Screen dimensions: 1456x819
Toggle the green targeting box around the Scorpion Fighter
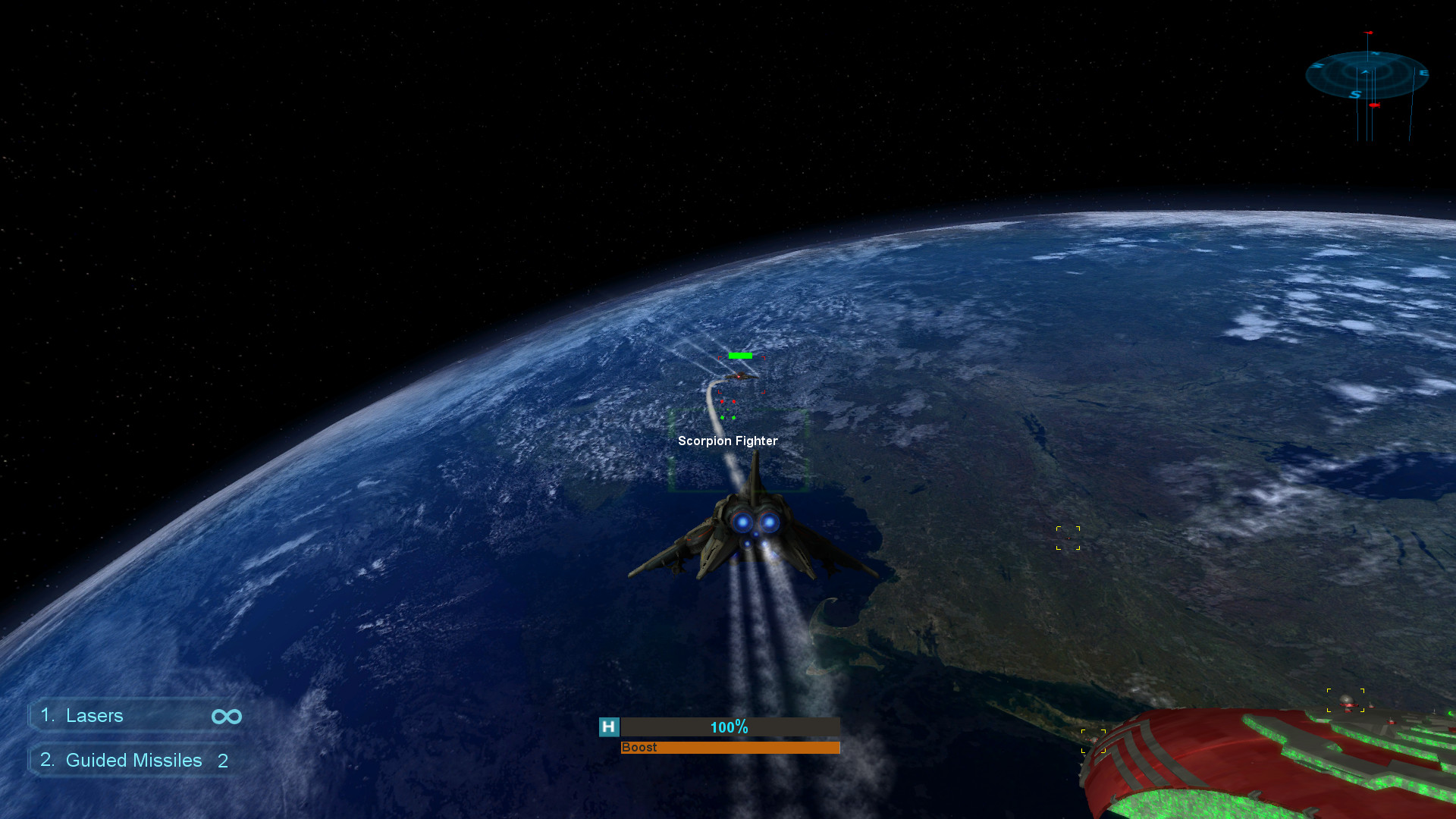point(739,451)
